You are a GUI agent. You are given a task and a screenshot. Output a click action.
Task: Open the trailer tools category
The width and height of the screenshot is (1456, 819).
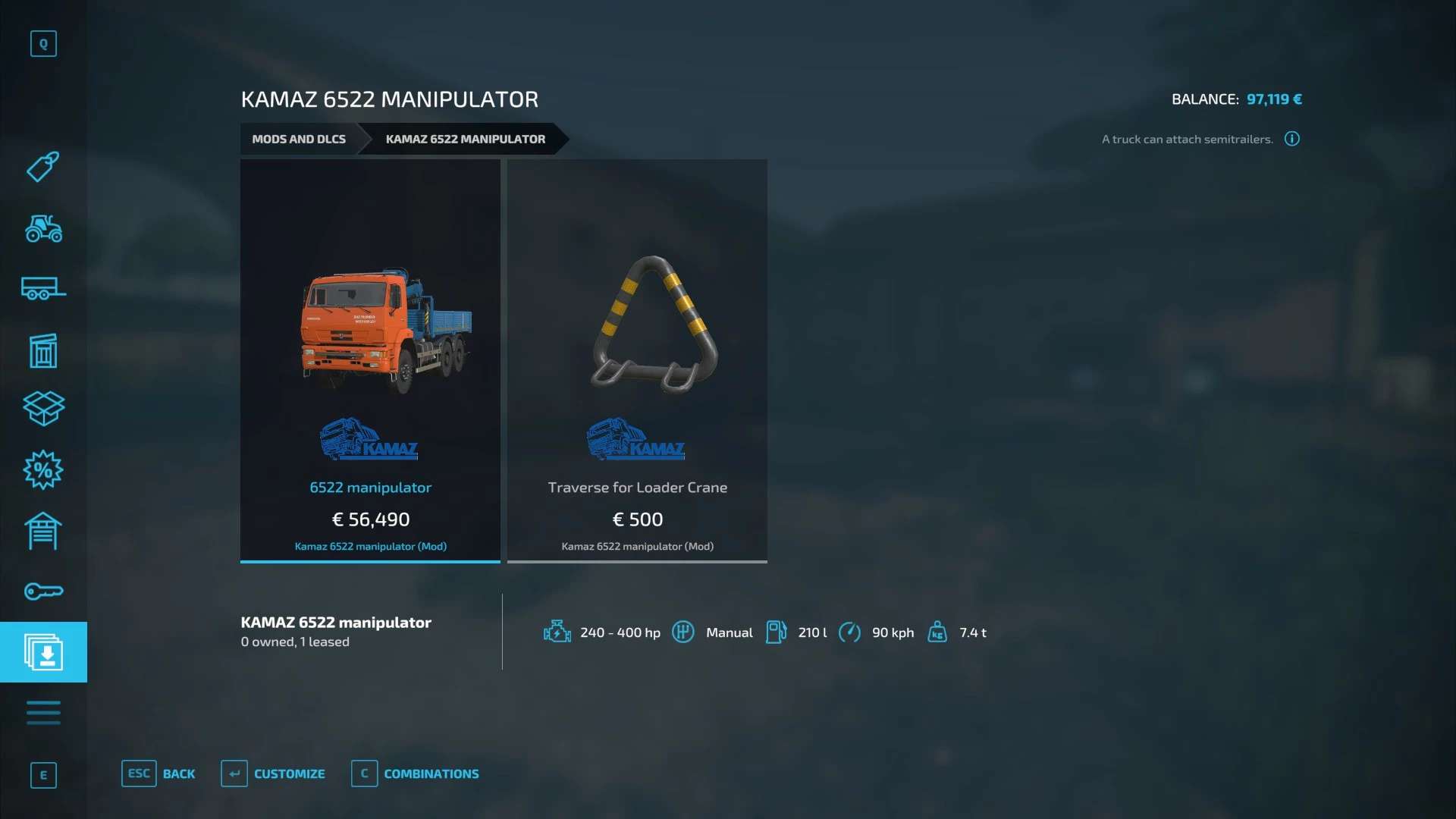pyautogui.click(x=43, y=289)
